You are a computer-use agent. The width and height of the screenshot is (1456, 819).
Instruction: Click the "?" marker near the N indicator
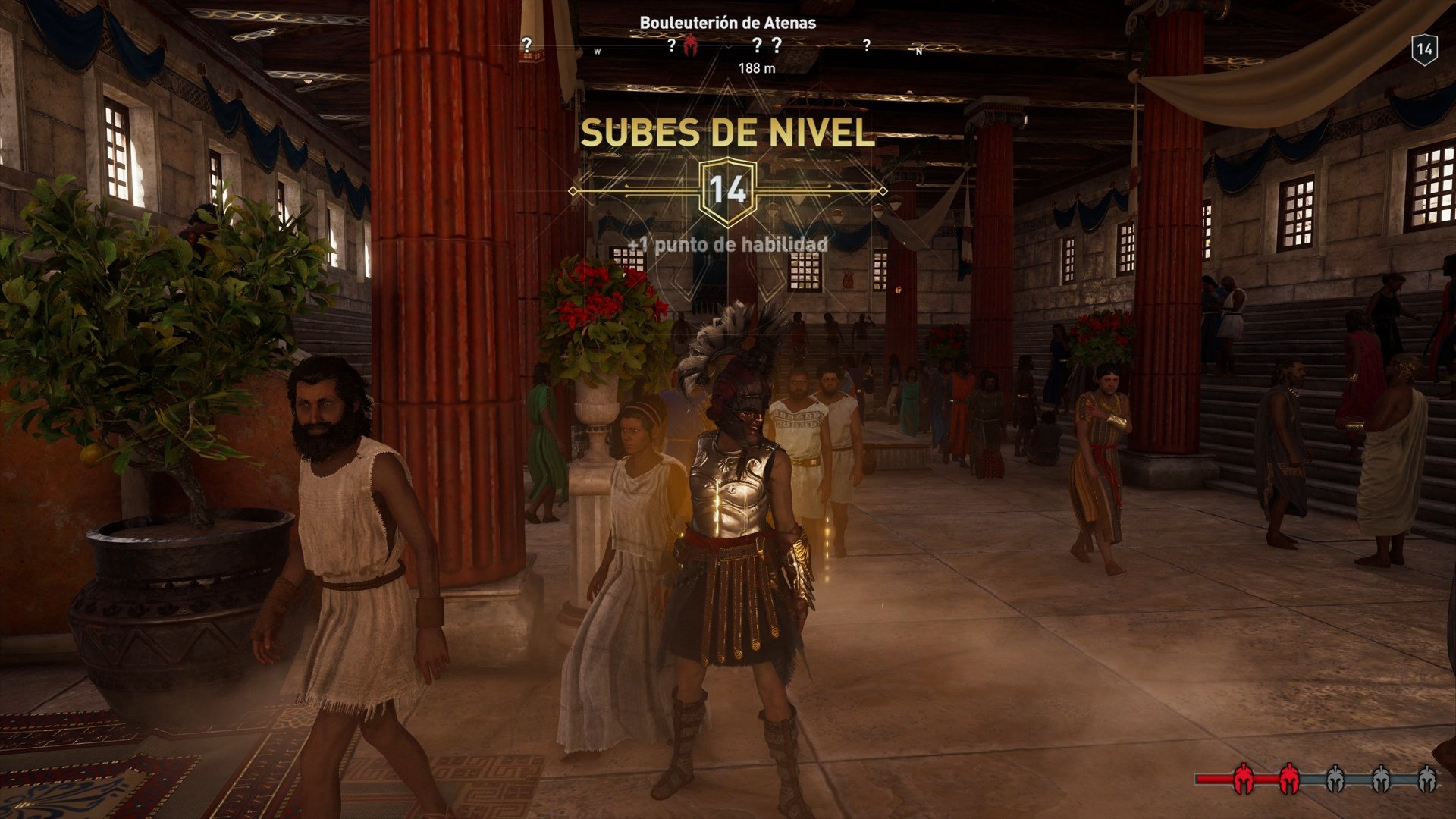[867, 45]
